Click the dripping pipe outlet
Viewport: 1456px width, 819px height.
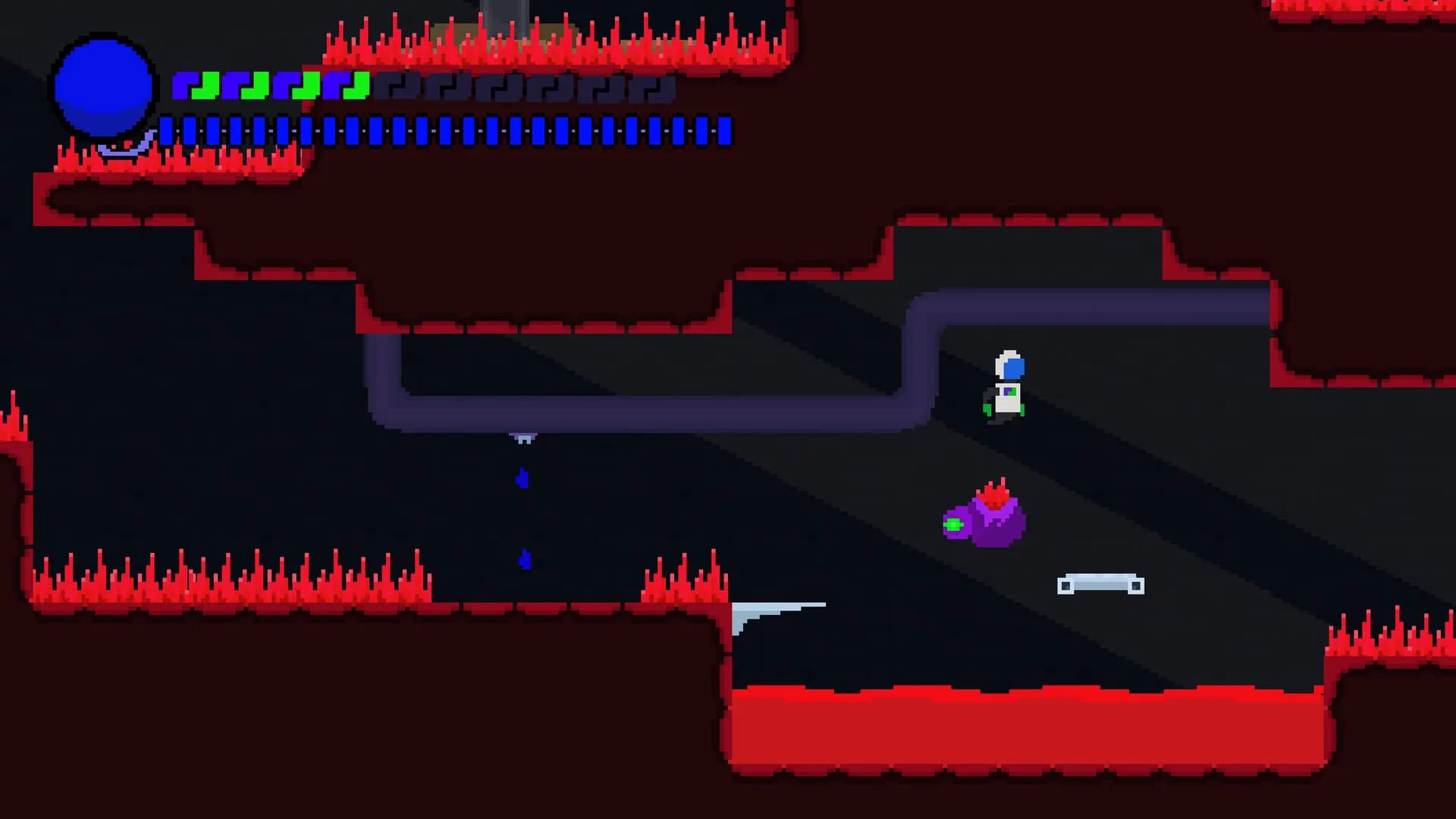[523, 434]
